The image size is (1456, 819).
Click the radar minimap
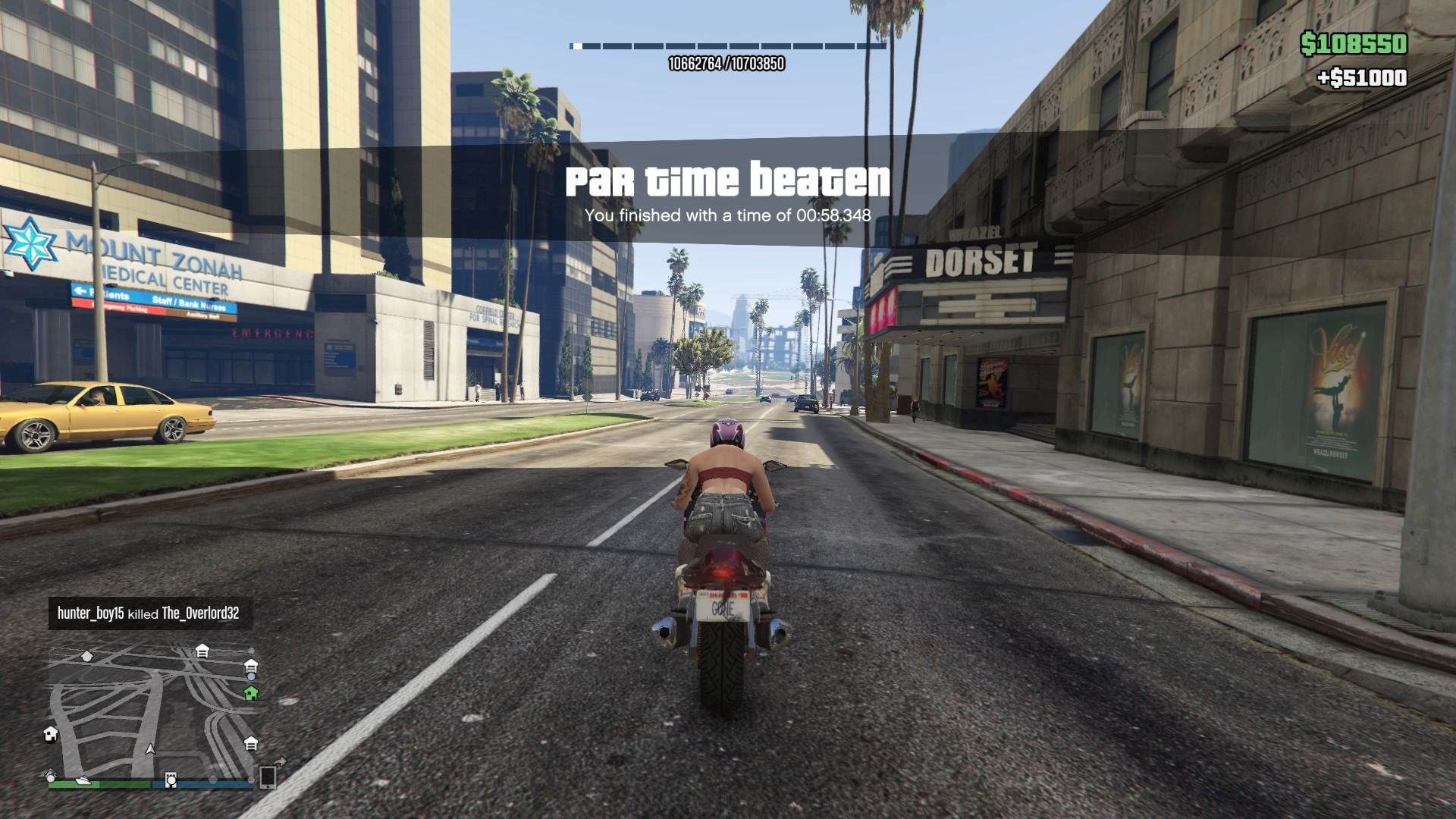click(152, 709)
